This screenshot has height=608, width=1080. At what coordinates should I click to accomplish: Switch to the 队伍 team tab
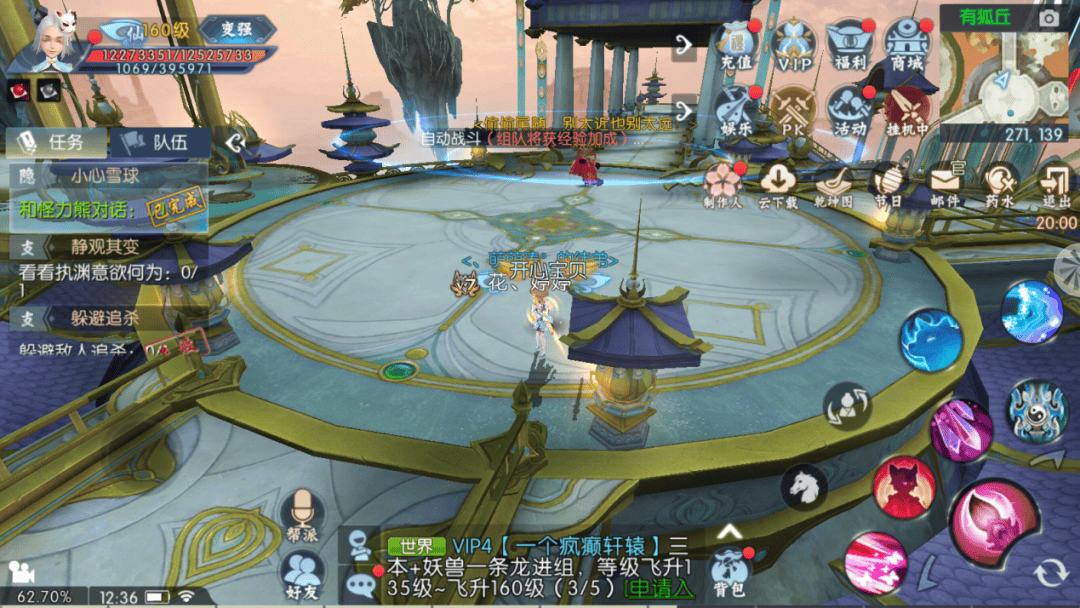click(160, 142)
